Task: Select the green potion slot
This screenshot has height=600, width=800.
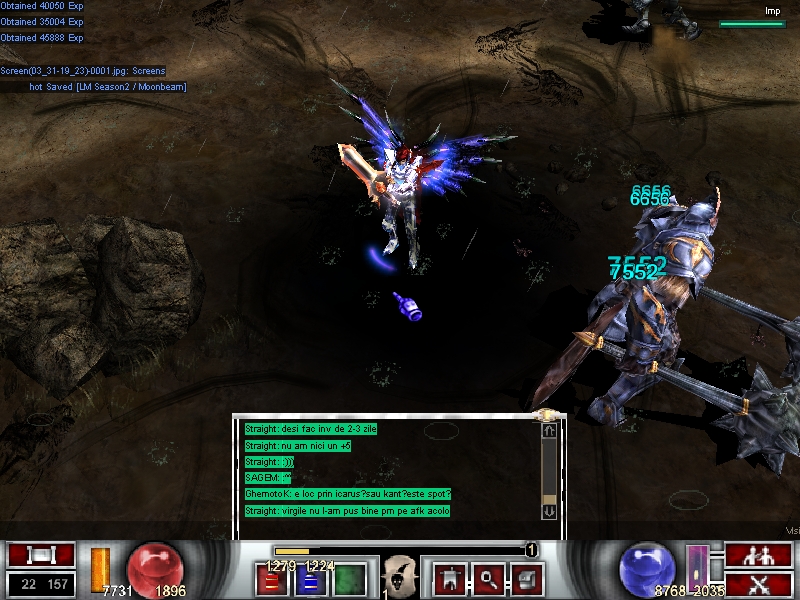Action: 349,579
